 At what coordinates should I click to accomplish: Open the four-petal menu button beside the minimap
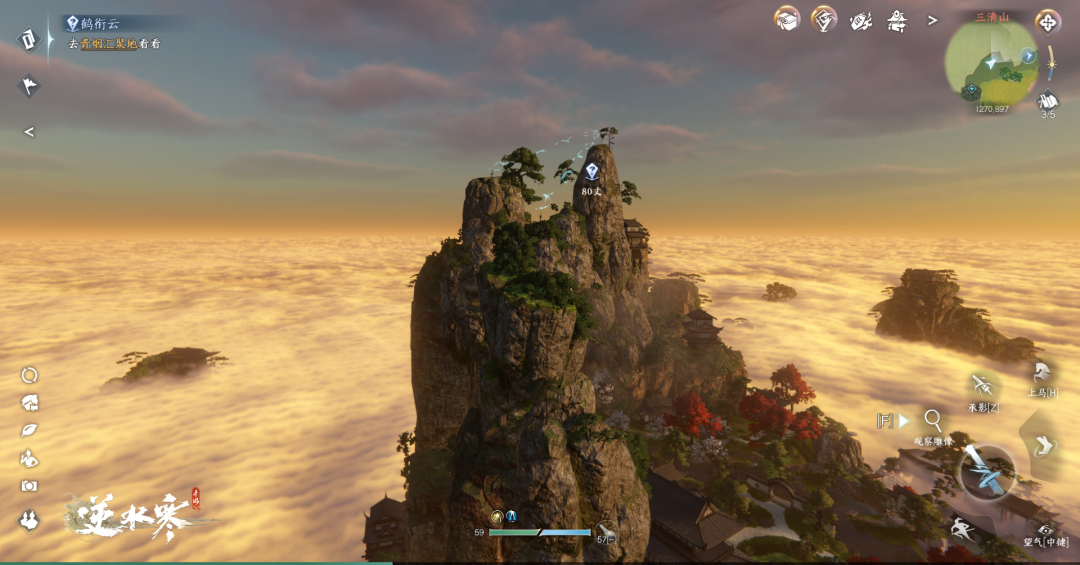1048,21
